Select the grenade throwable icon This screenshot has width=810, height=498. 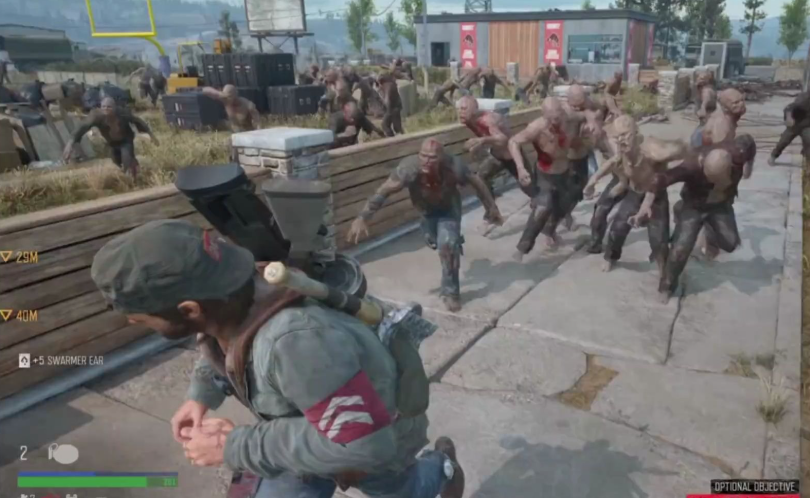pyautogui.click(x=63, y=453)
